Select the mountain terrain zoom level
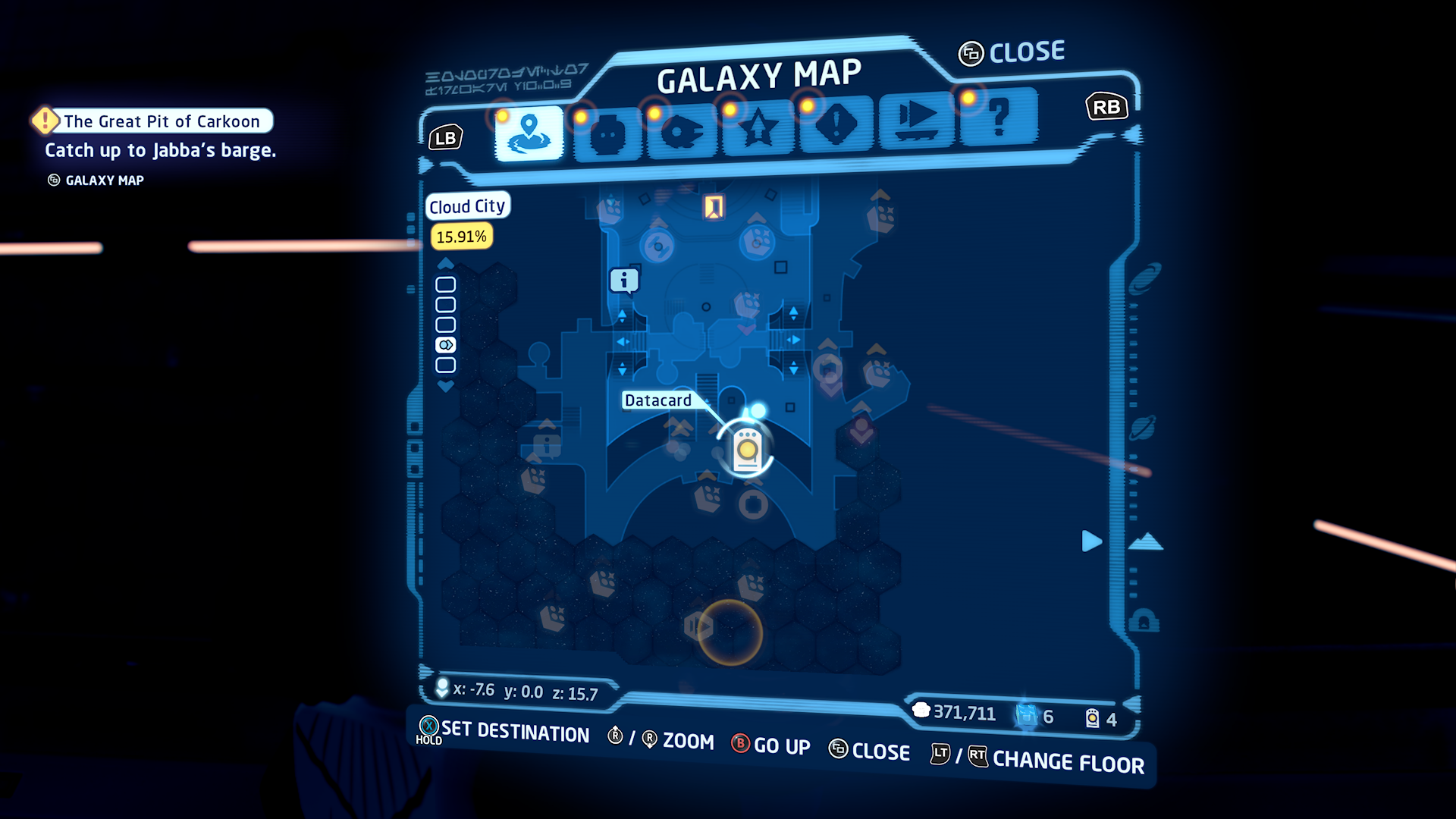Viewport: 1456px width, 819px height. pyautogui.click(x=1146, y=541)
